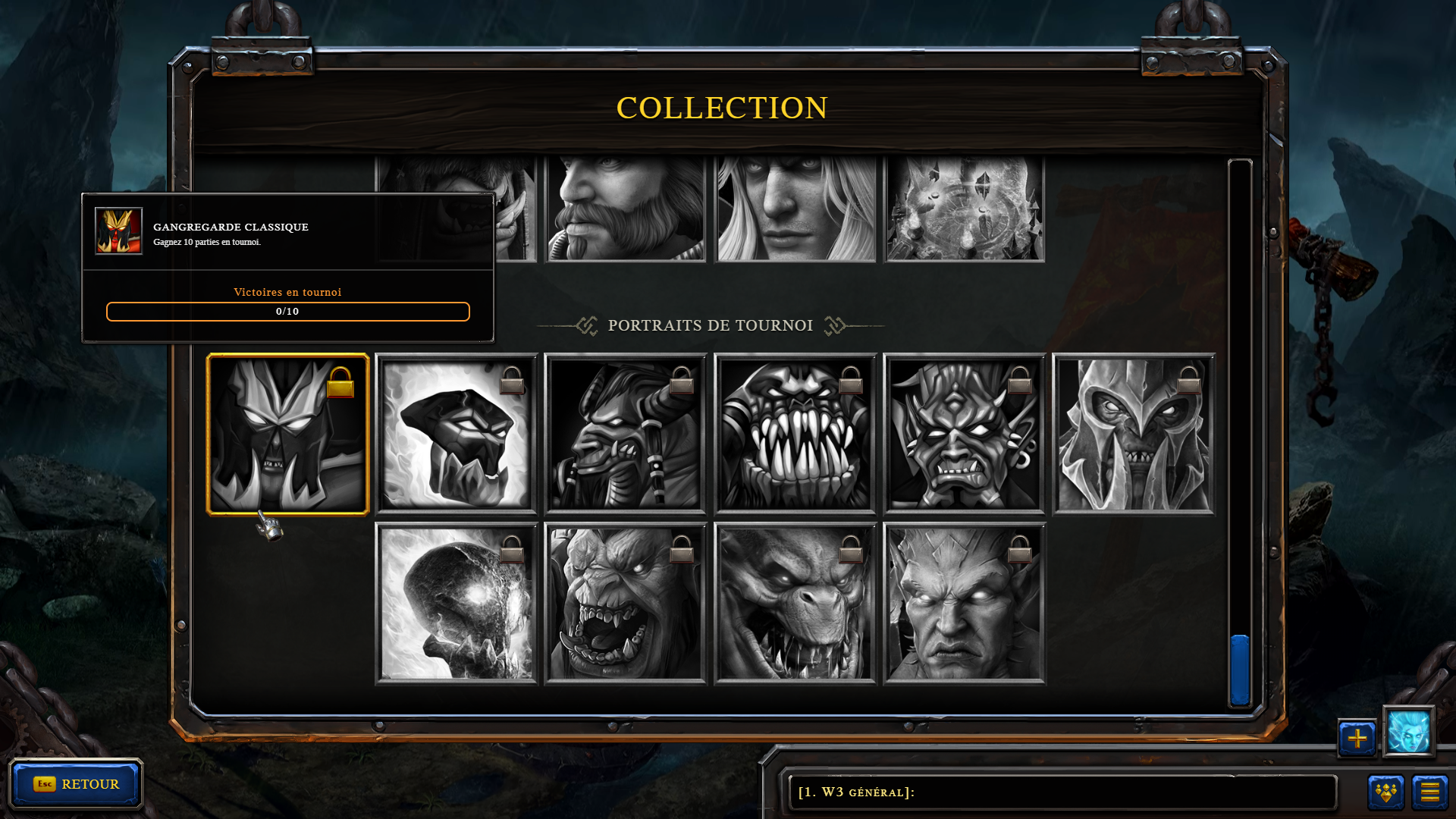Screen dimensions: 1456x819
Task: Select the bearded dwarf portrait
Action: [x=626, y=209]
